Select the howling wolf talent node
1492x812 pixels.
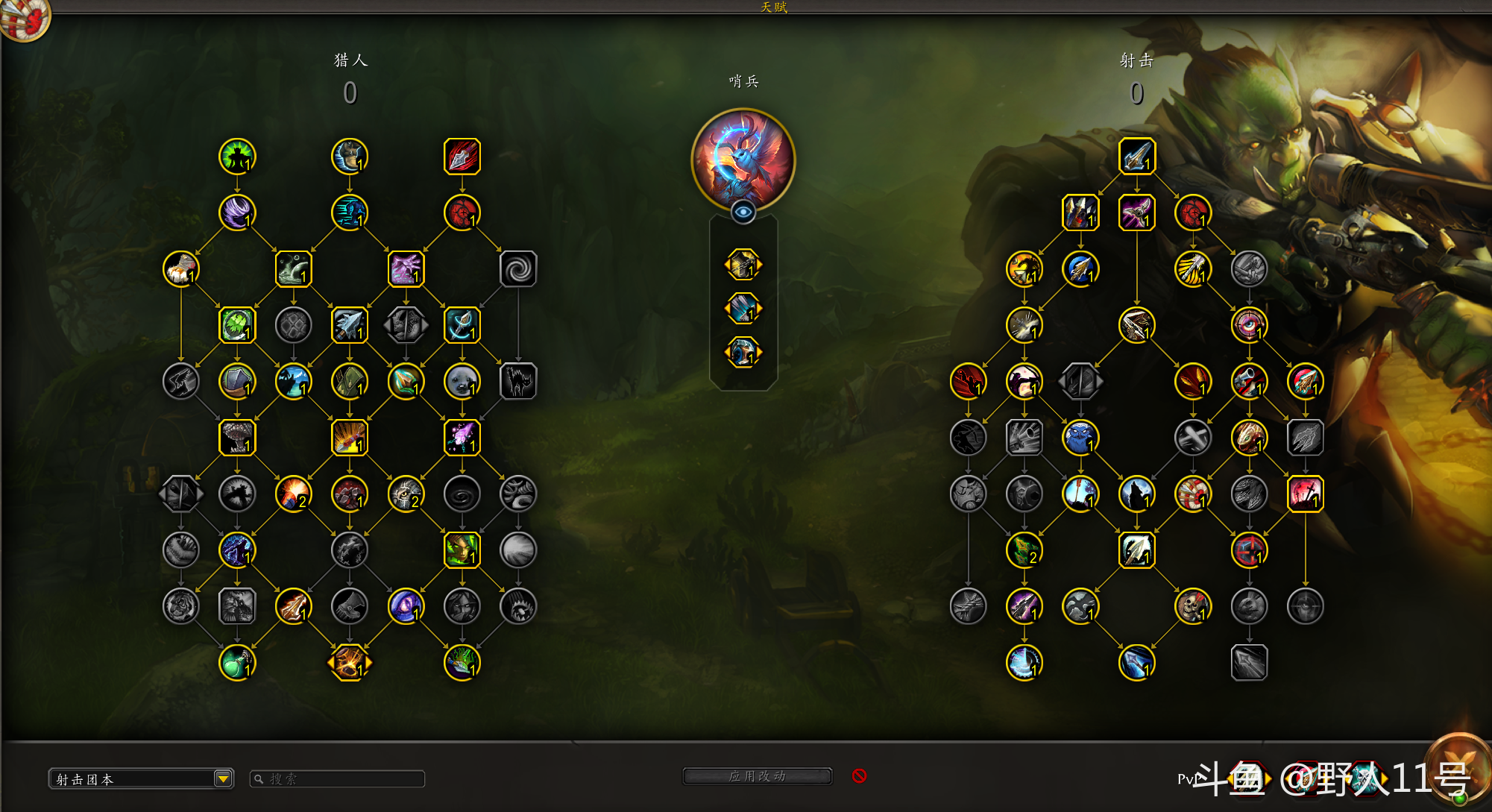pyautogui.click(x=1136, y=494)
